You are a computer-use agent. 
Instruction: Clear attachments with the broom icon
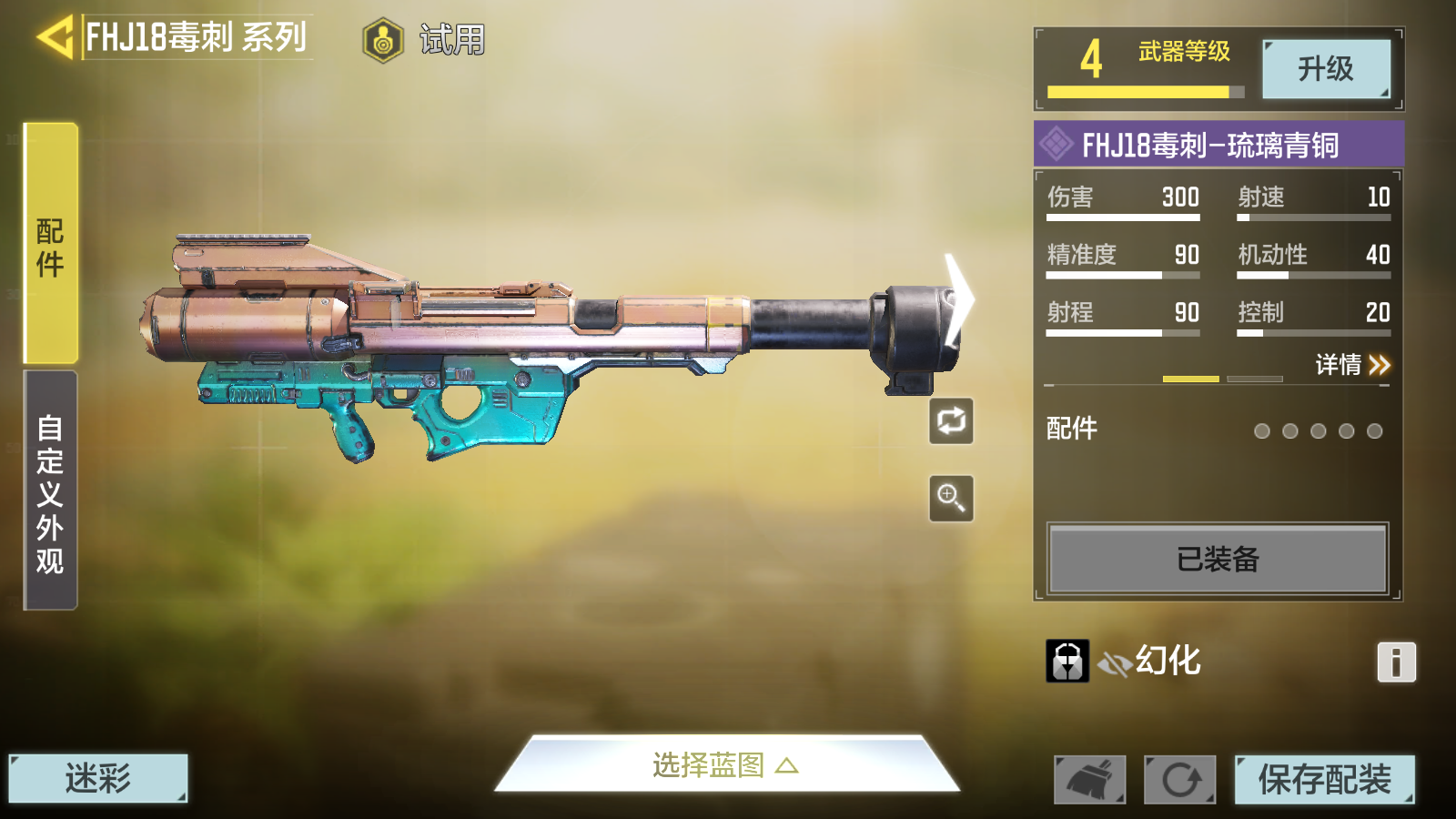(1089, 780)
